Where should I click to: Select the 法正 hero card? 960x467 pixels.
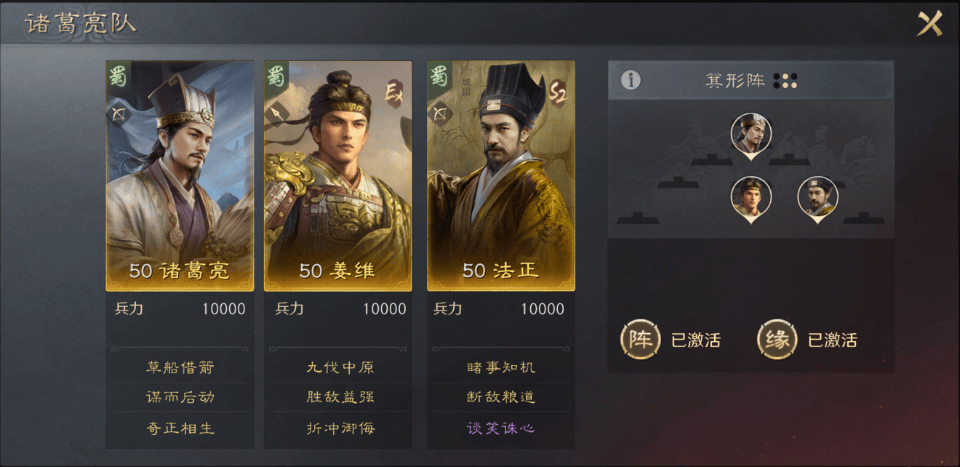coord(501,175)
